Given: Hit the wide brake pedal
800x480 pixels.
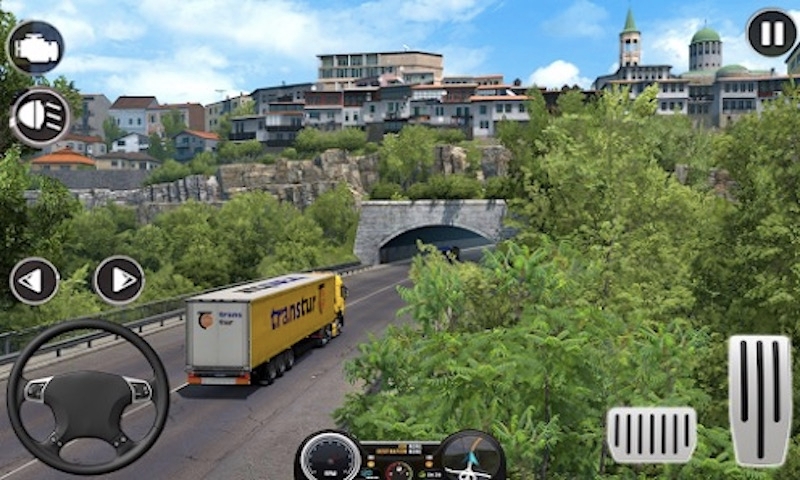Looking at the screenshot, I should (651, 434).
